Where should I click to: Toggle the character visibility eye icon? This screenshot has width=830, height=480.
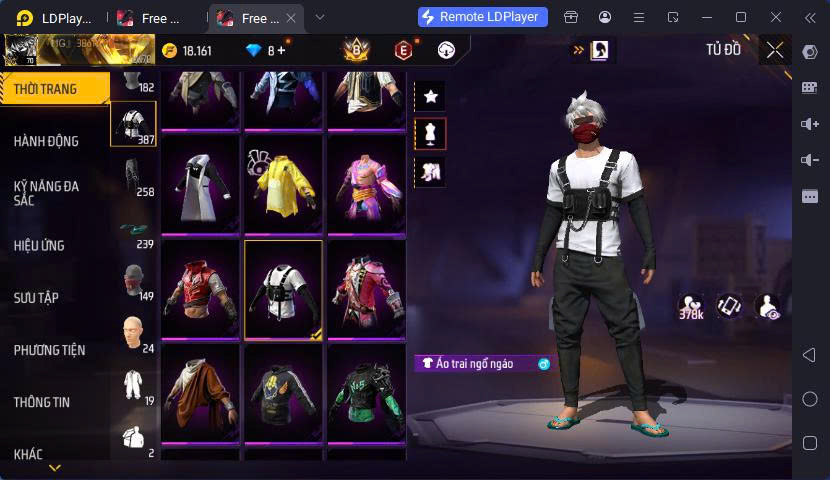click(768, 307)
